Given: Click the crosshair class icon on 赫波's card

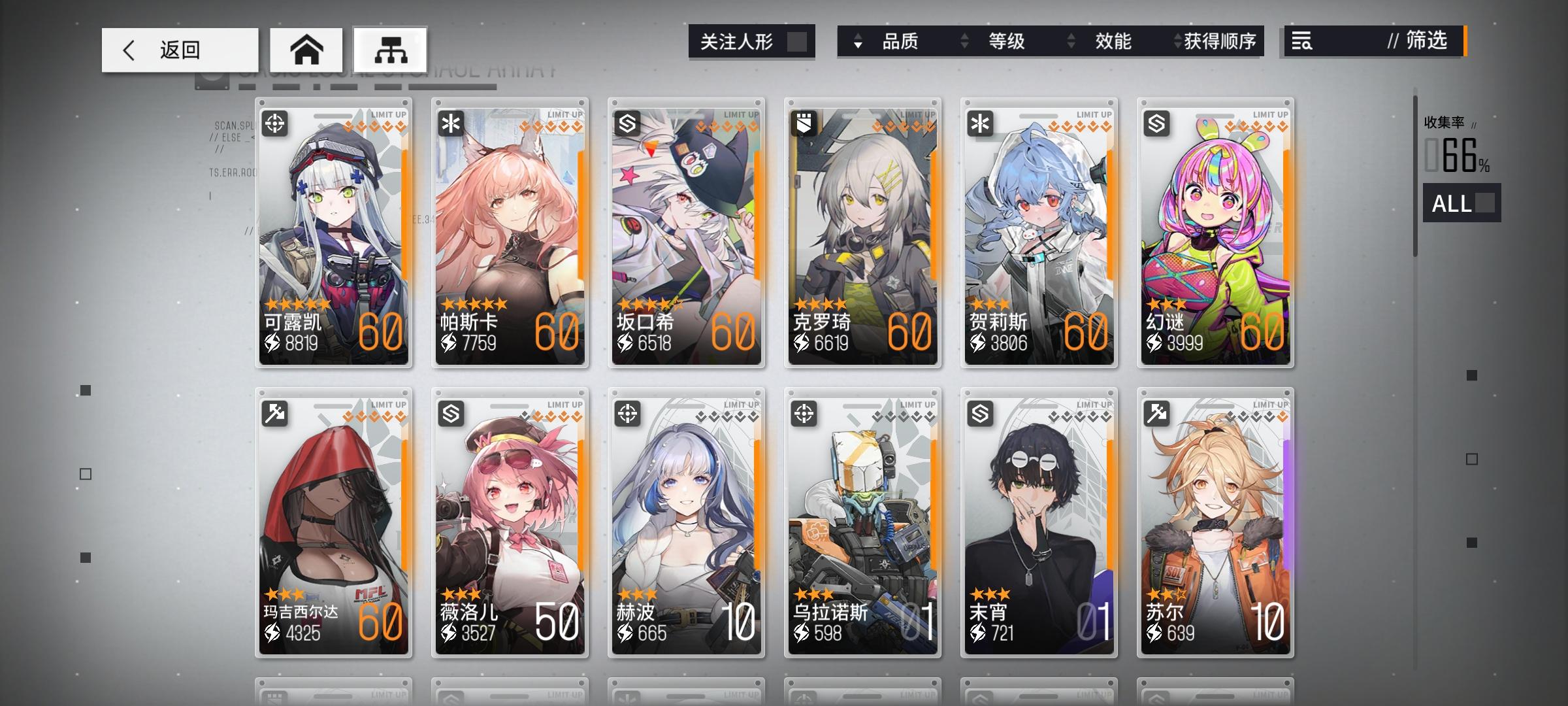Looking at the screenshot, I should pyautogui.click(x=628, y=412).
